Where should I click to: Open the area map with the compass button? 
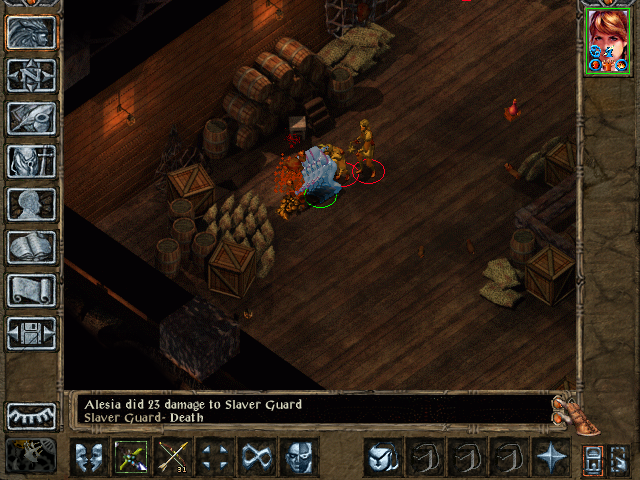pyautogui.click(x=31, y=76)
